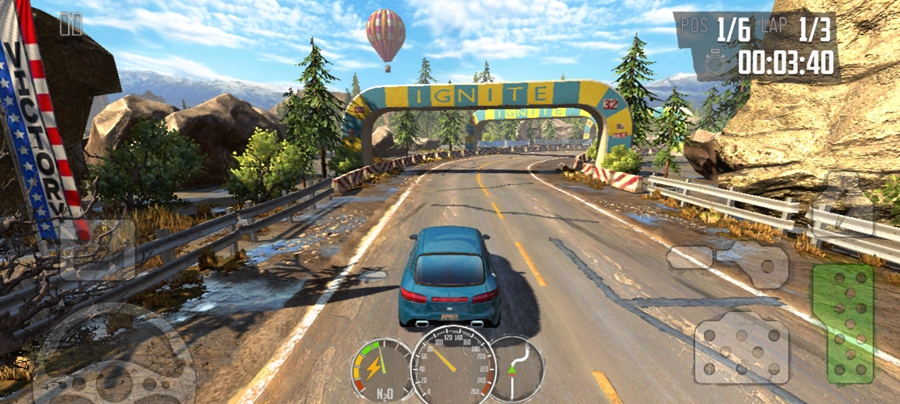Apply the brake pedal
This screenshot has width=900, height=404.
(742, 345)
